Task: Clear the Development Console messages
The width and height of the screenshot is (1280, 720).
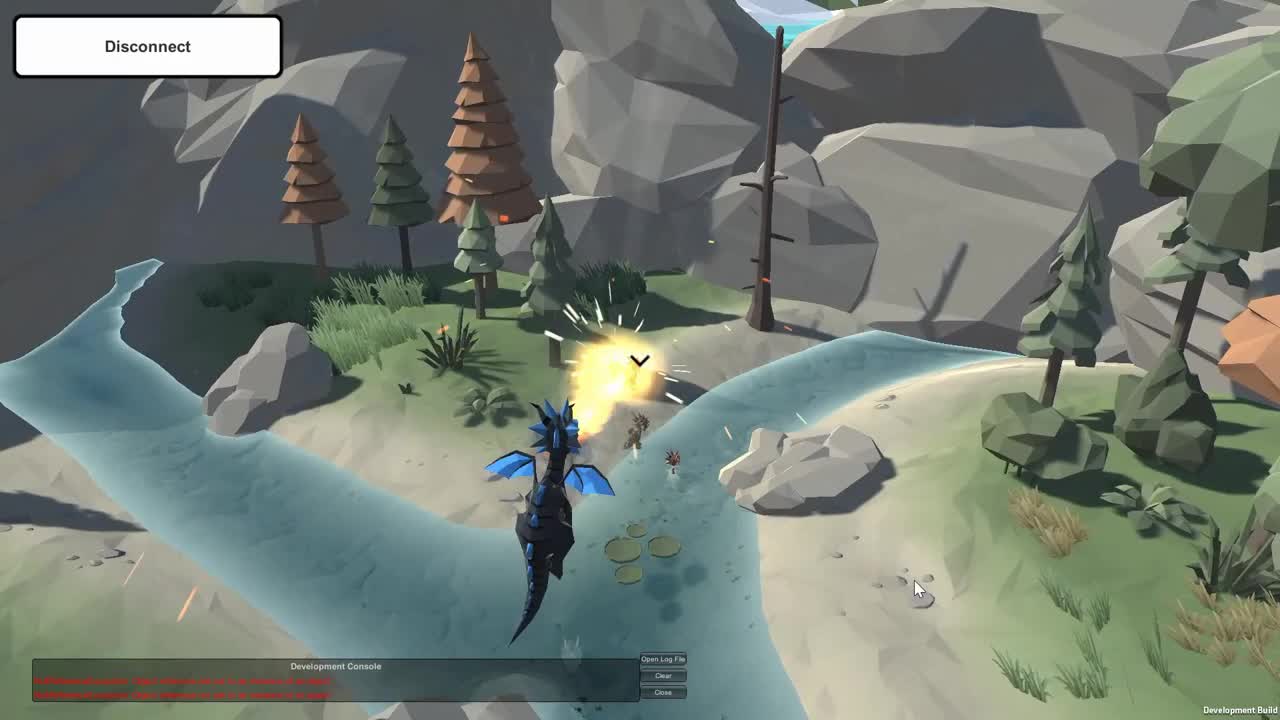Action: 663,675
